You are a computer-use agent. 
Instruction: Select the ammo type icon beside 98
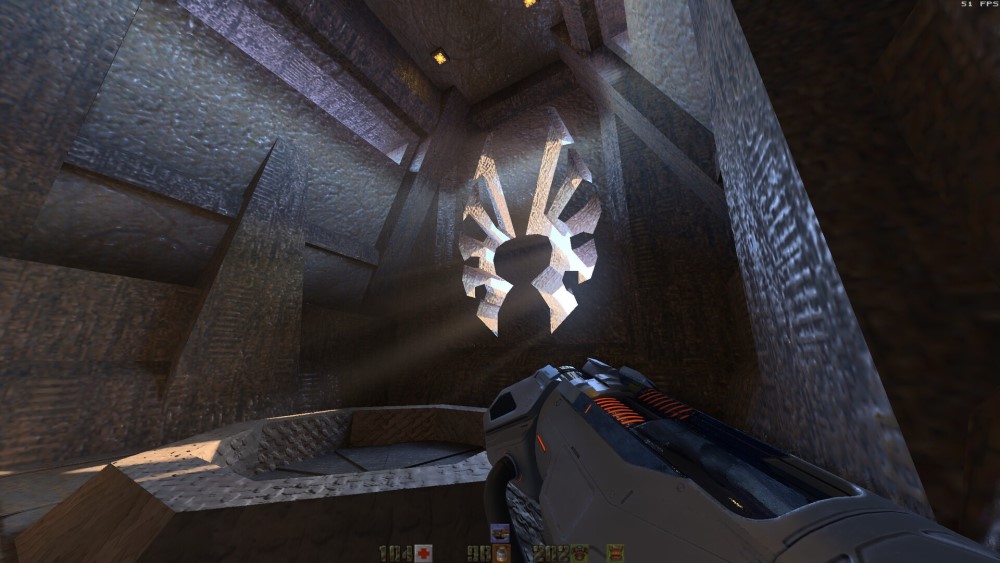click(501, 553)
